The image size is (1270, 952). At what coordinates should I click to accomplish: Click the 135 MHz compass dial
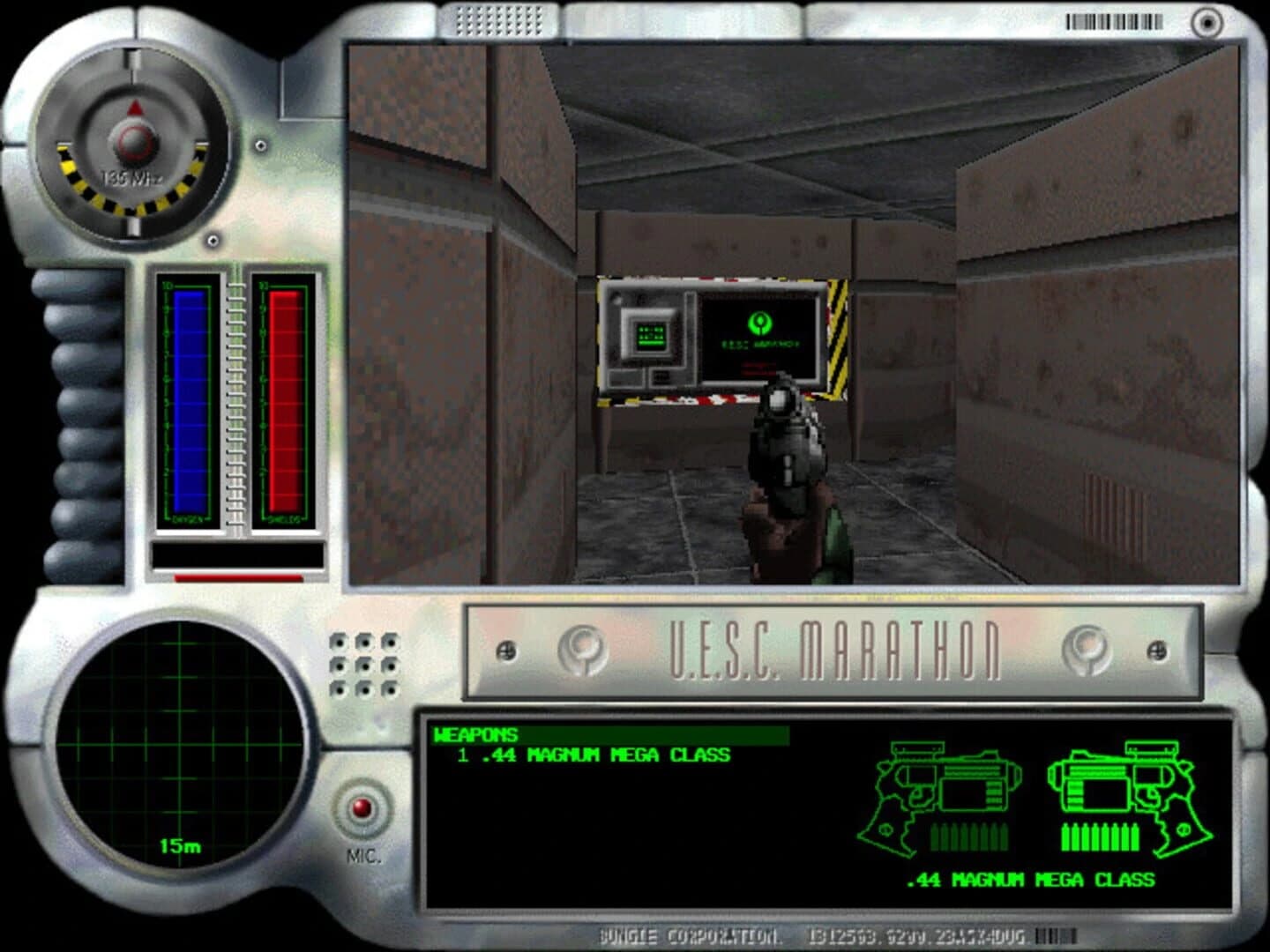pos(131,141)
